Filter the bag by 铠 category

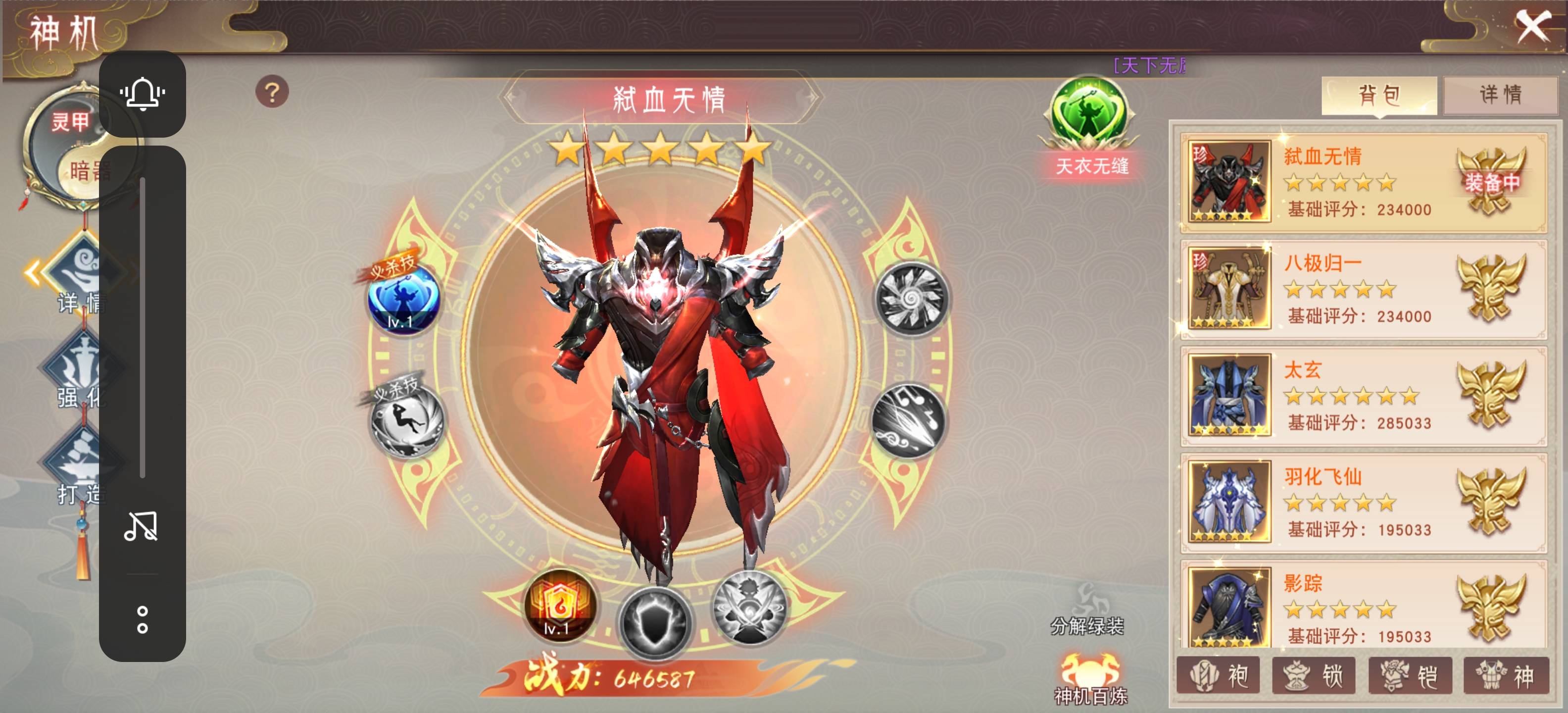[1410, 675]
